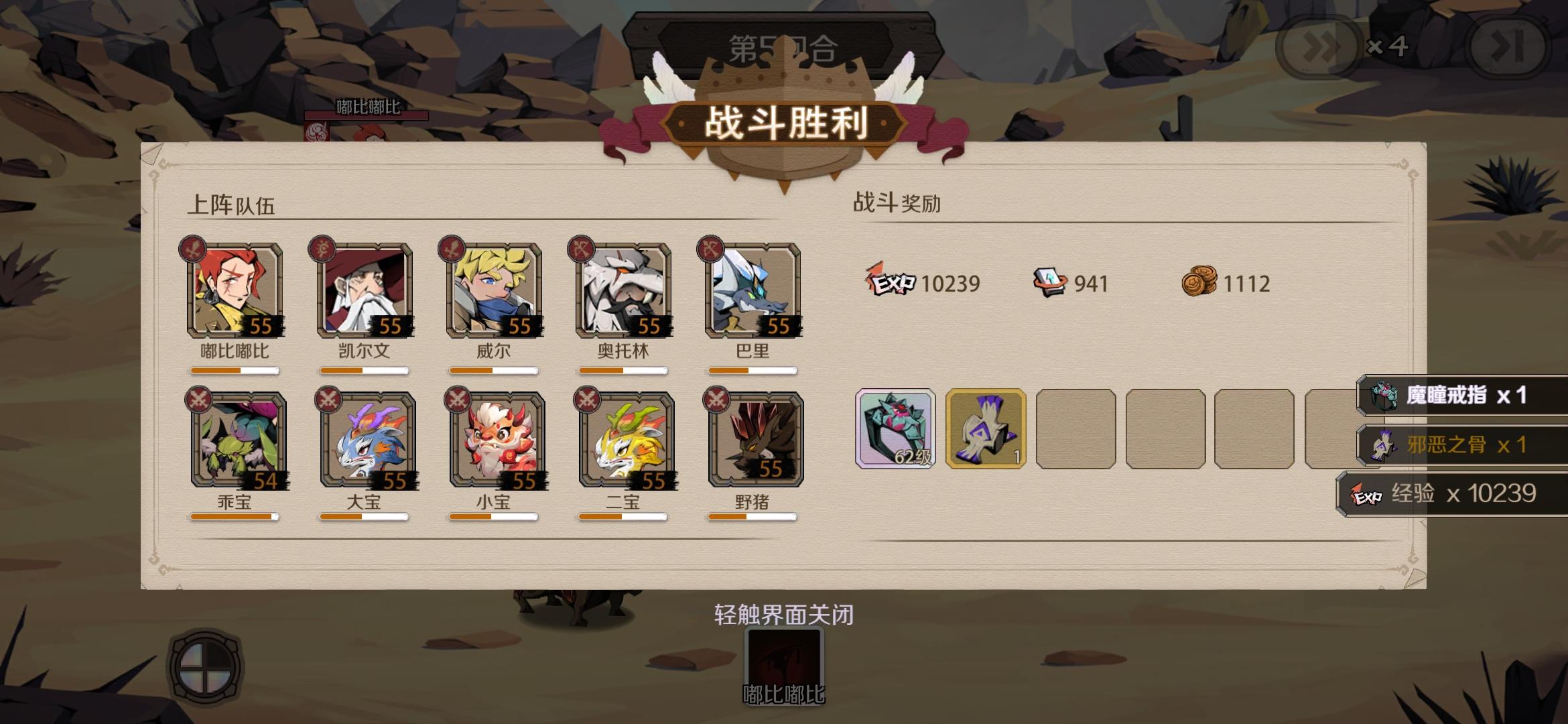Click the EXP reward icon showing 10239

point(890,284)
